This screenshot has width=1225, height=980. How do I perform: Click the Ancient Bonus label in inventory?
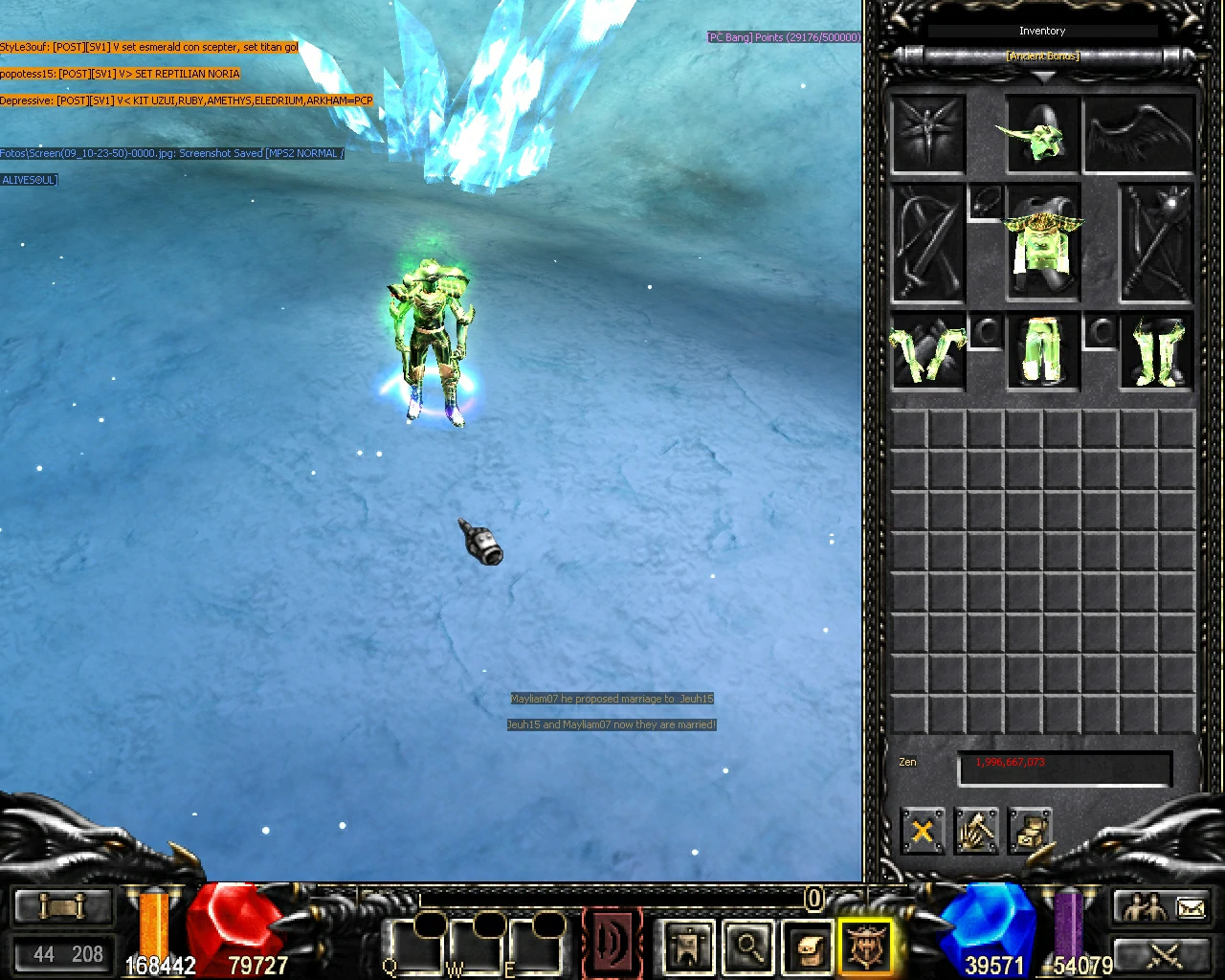[x=1041, y=56]
